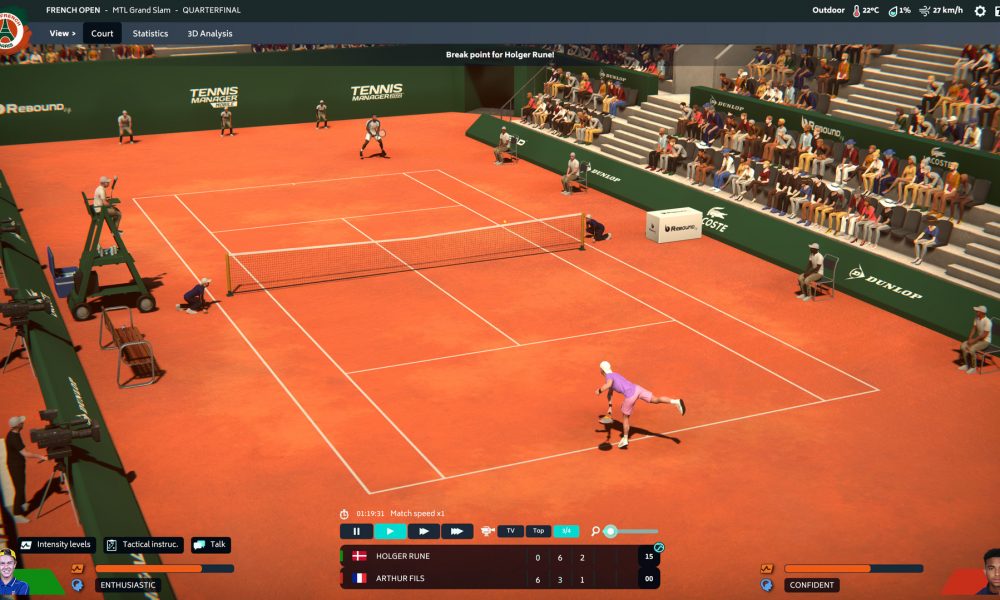Show the 3D Analysis tab
Image resolution: width=1000 pixels, height=600 pixels.
(x=210, y=33)
